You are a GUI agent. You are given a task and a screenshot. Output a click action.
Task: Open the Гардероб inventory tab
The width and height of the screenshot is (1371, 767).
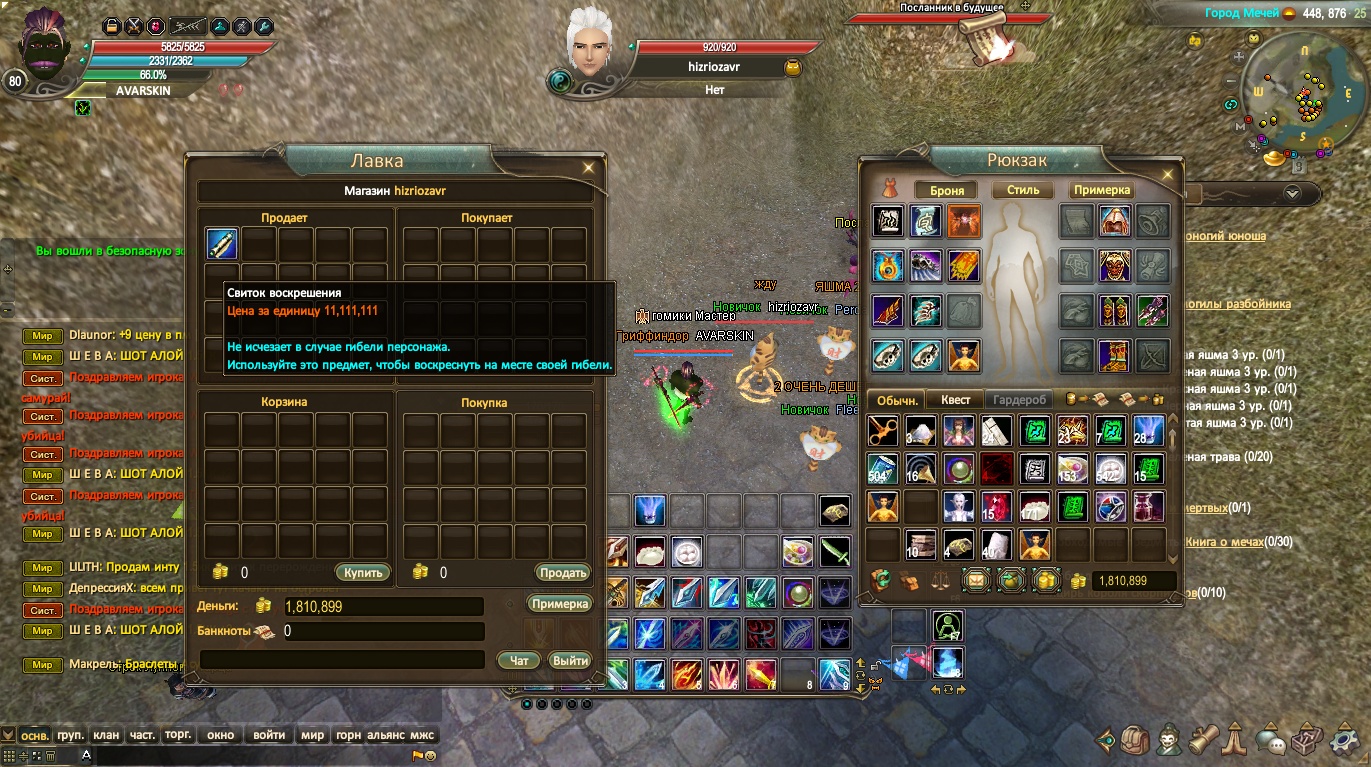(1019, 400)
